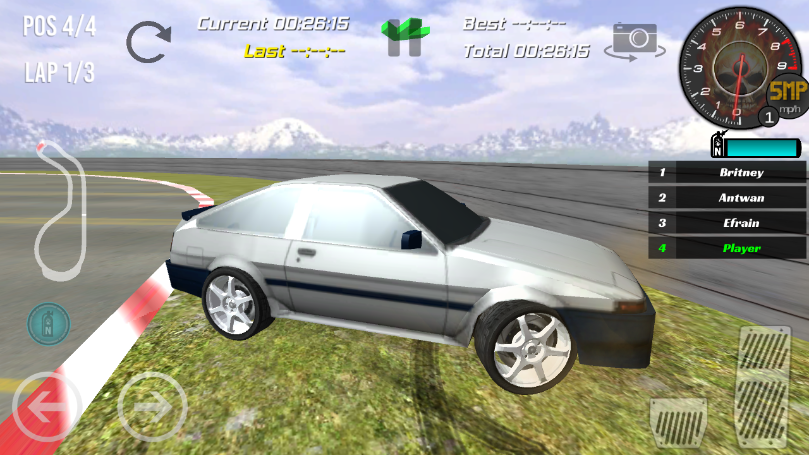Select Britney in the standings list

(x=727, y=172)
